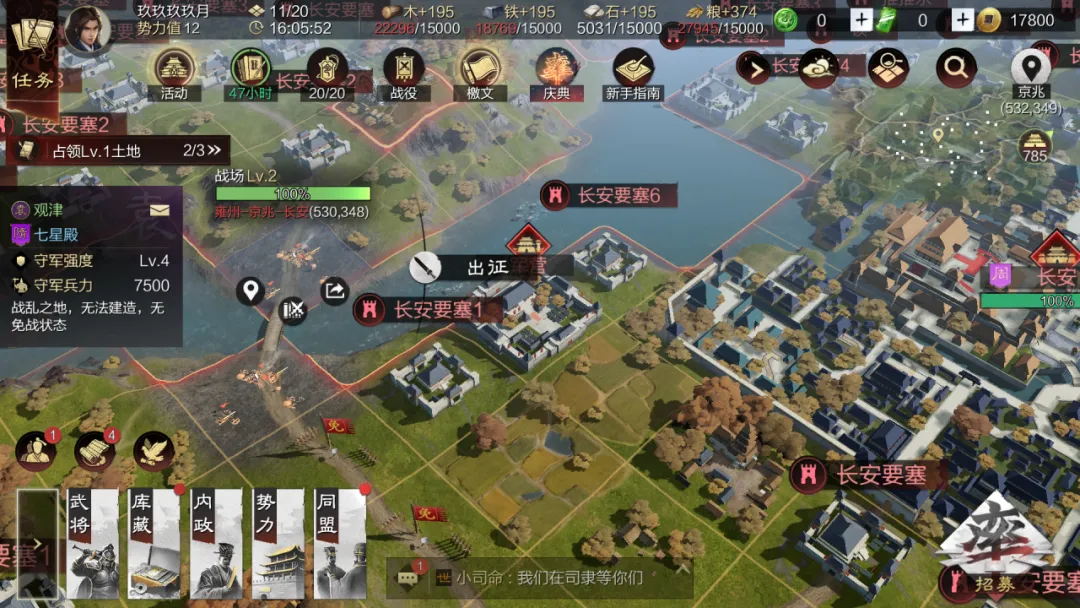Open the 武将 generals menu

(92, 543)
